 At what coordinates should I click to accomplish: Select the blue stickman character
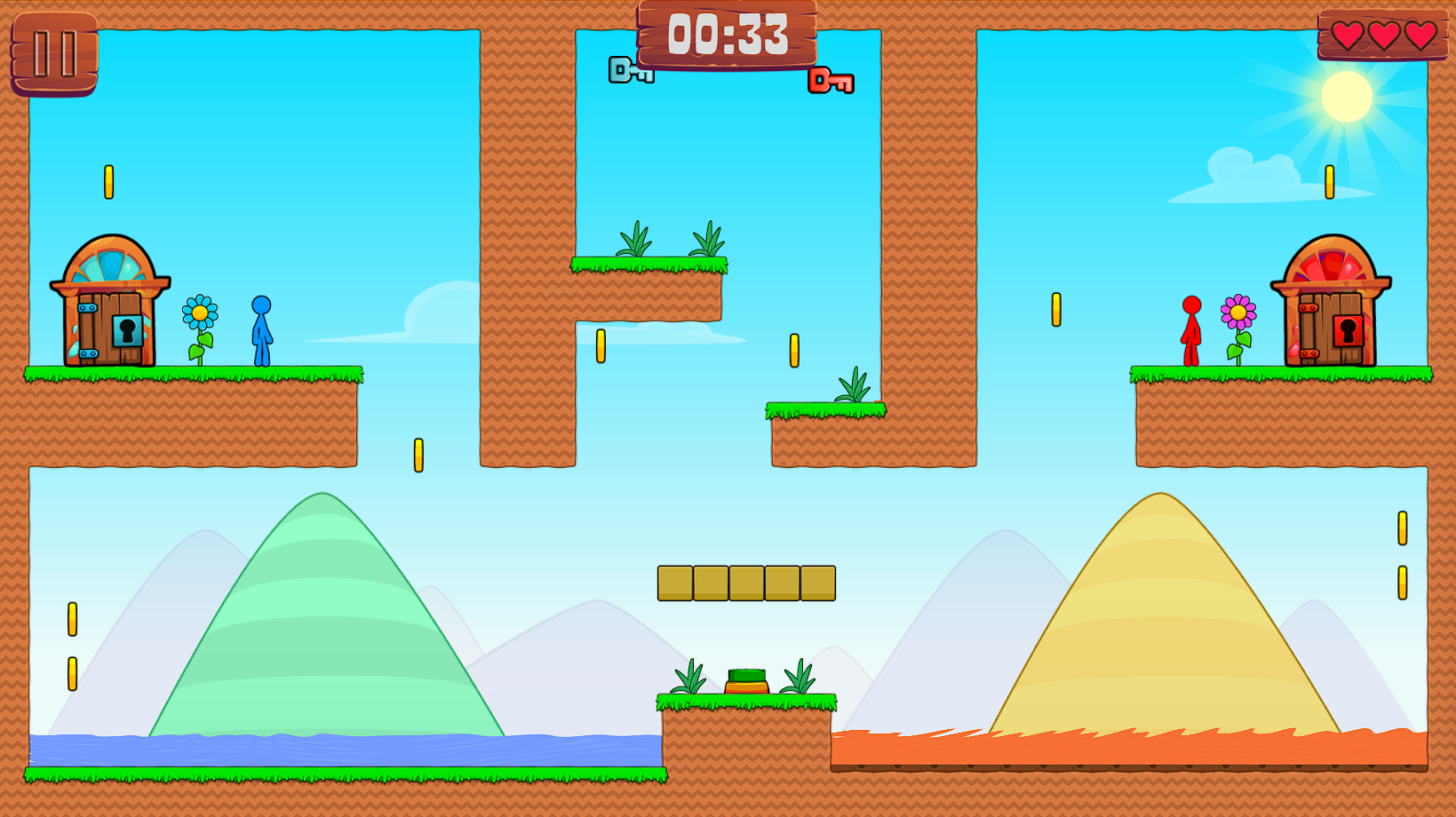click(x=261, y=329)
